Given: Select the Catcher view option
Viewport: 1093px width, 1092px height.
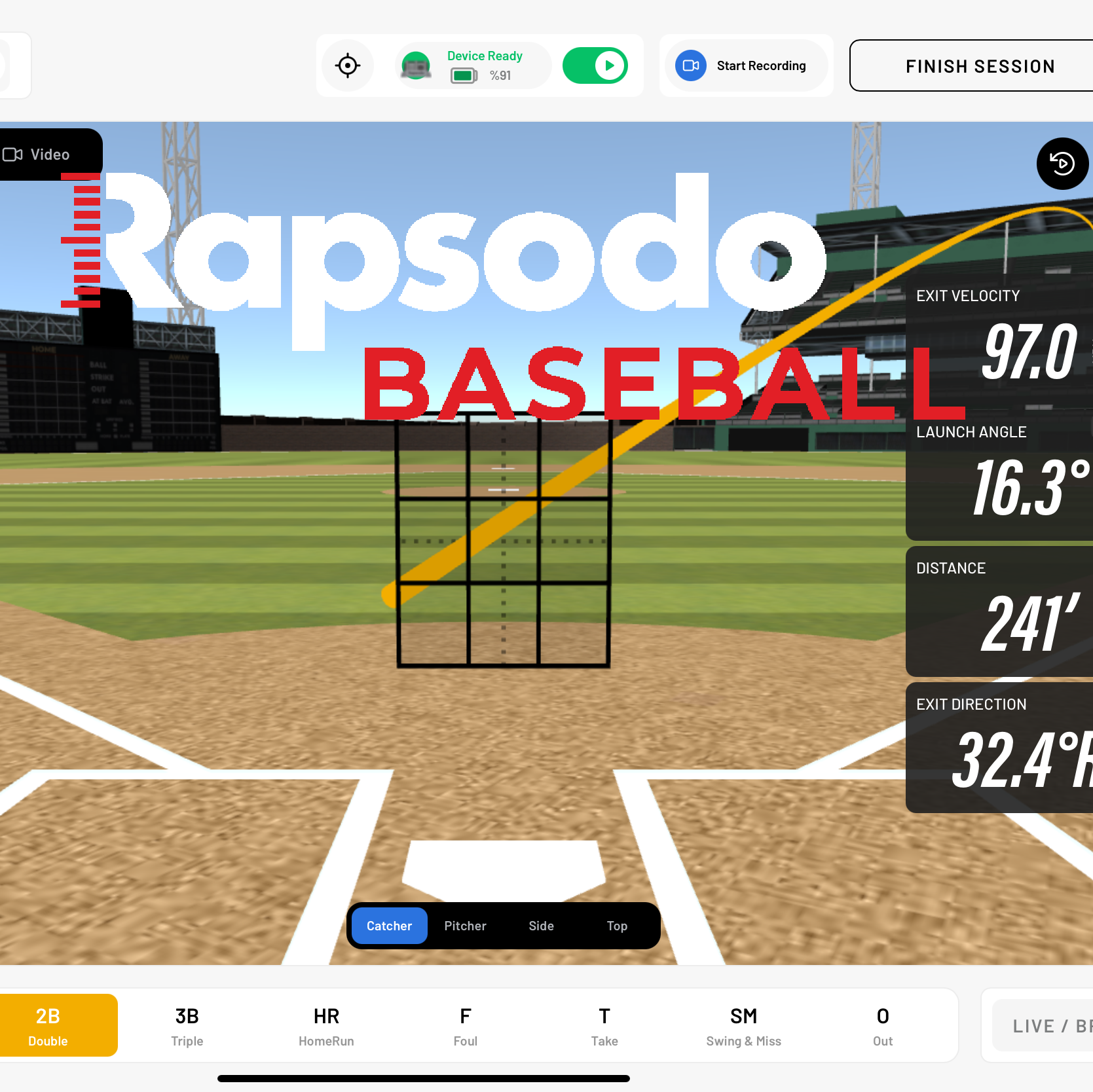Looking at the screenshot, I should [388, 925].
